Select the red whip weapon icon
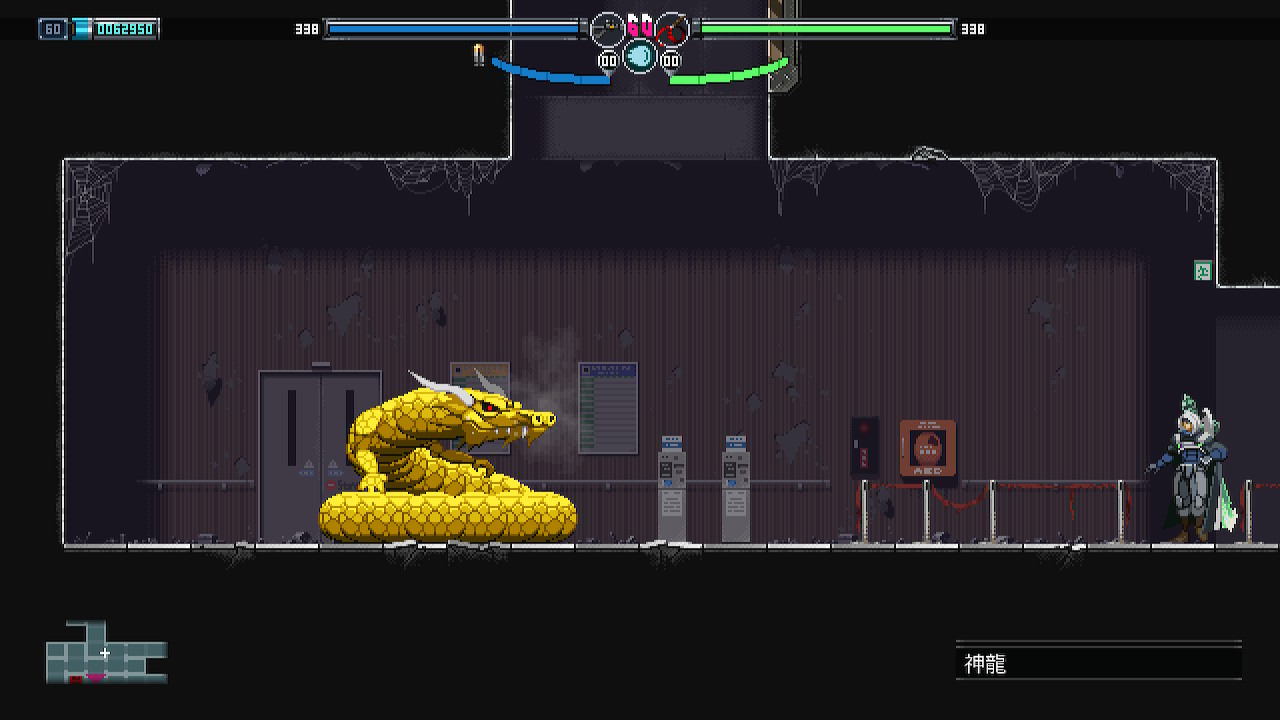1280x720 pixels. pos(673,29)
